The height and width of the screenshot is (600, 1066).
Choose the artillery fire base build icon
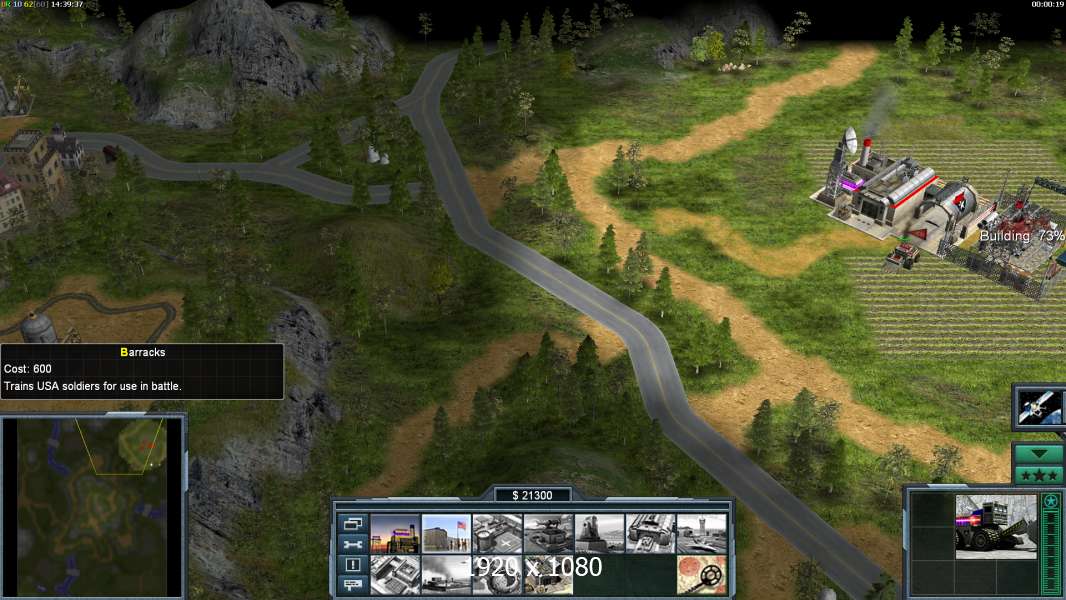click(599, 533)
